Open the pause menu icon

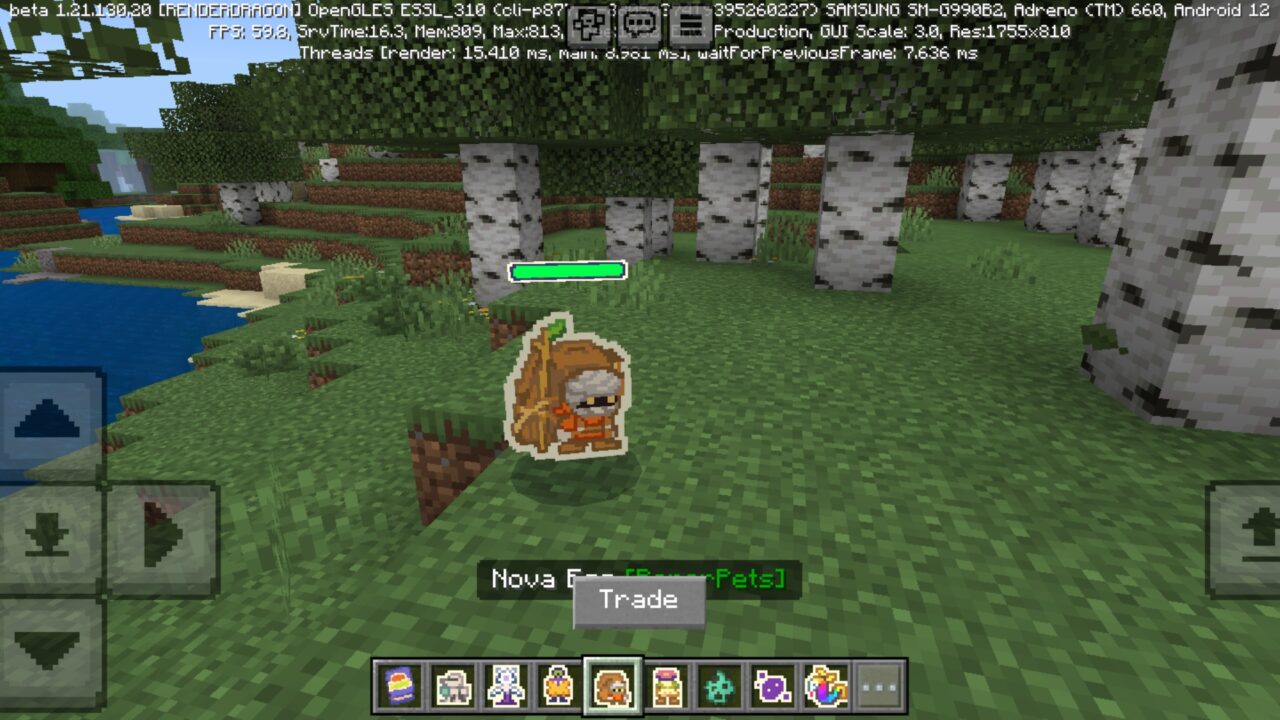[x=686, y=22]
